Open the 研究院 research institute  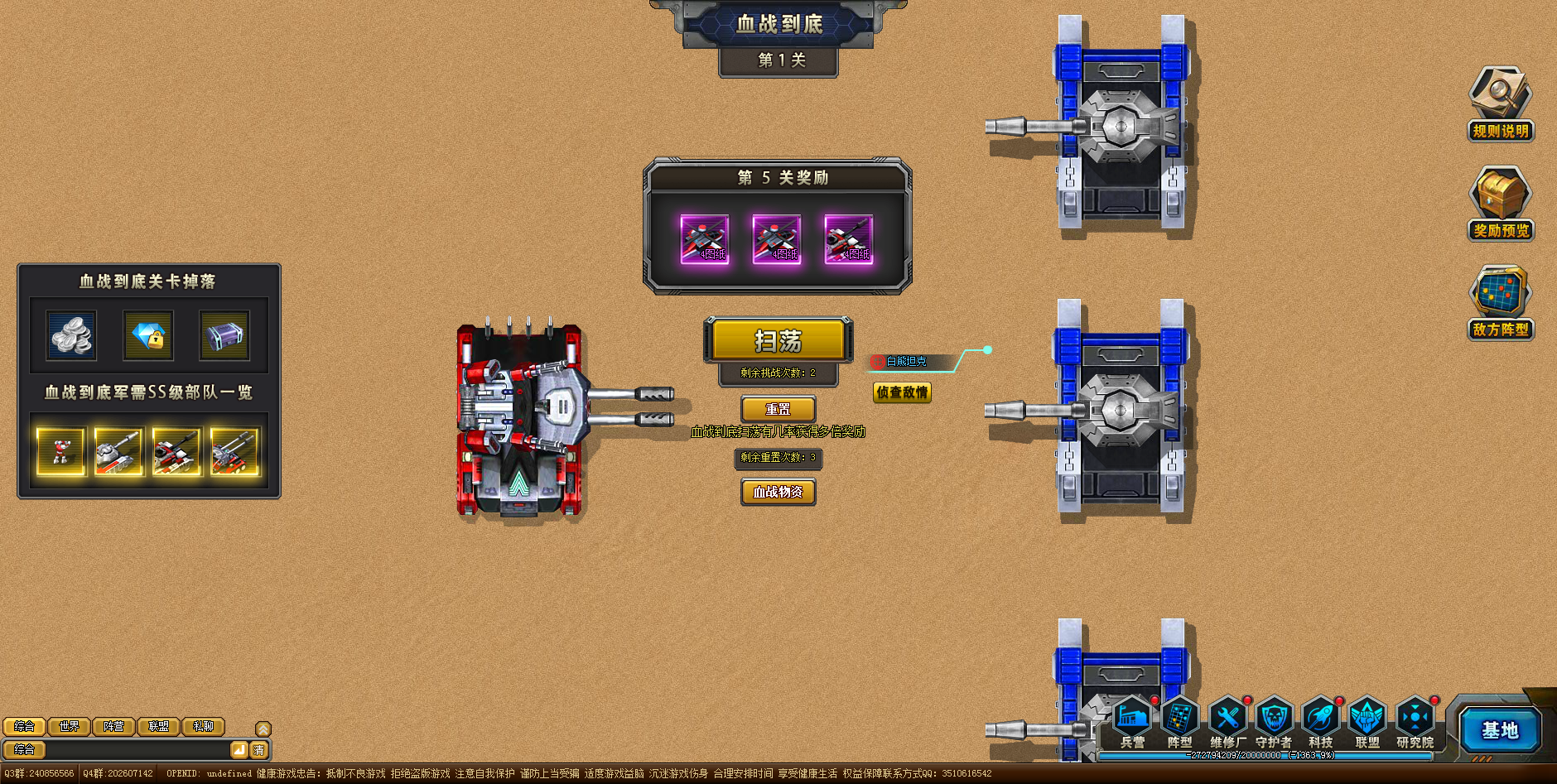tap(1415, 722)
